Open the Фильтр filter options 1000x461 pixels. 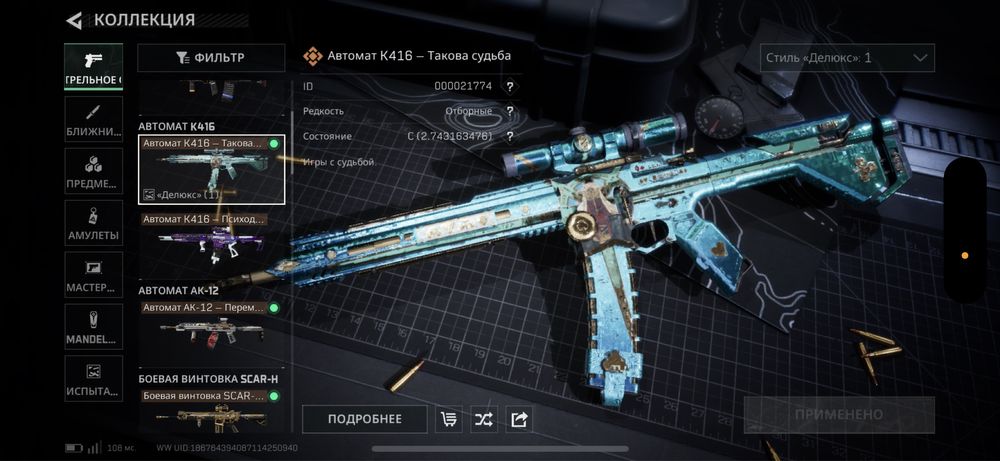pyautogui.click(x=210, y=58)
